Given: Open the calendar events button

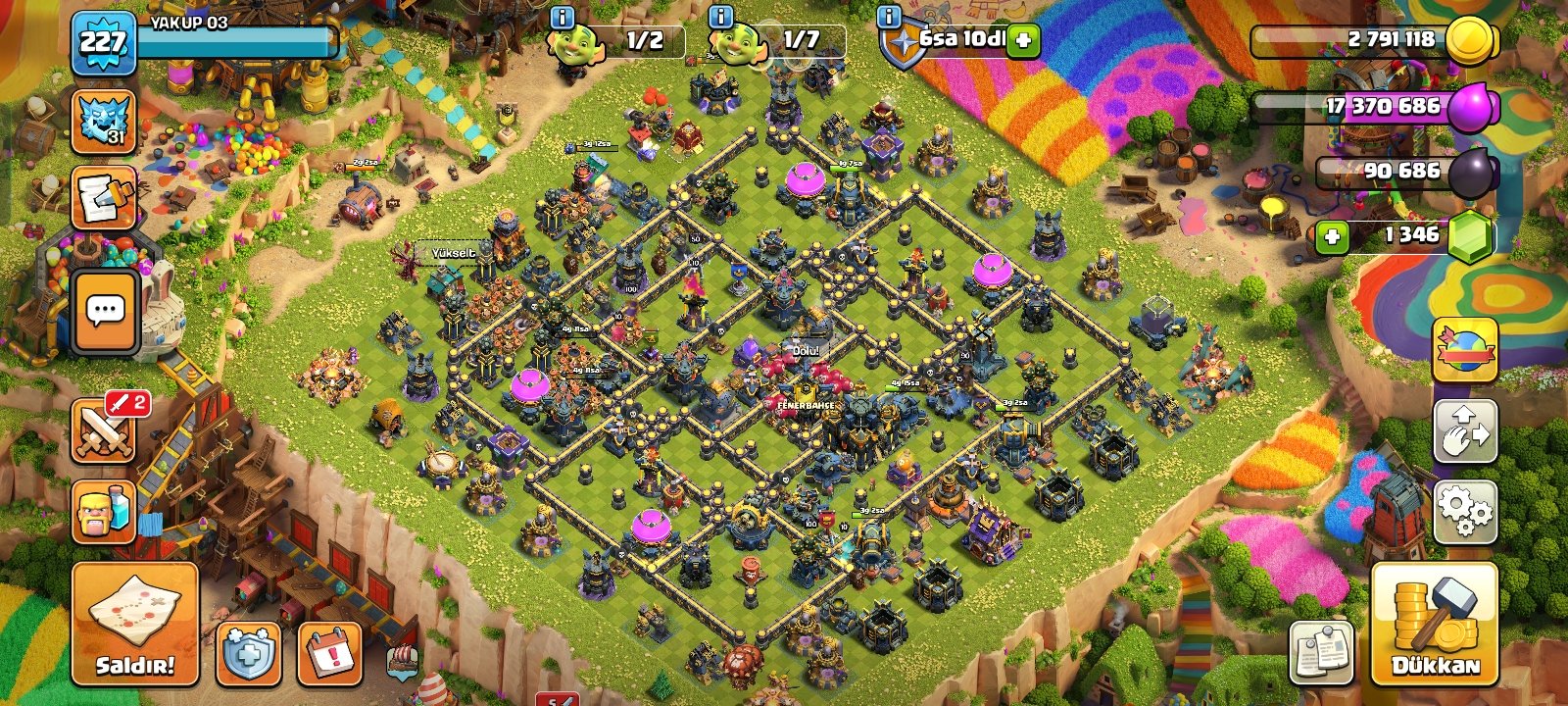Looking at the screenshot, I should (x=329, y=652).
